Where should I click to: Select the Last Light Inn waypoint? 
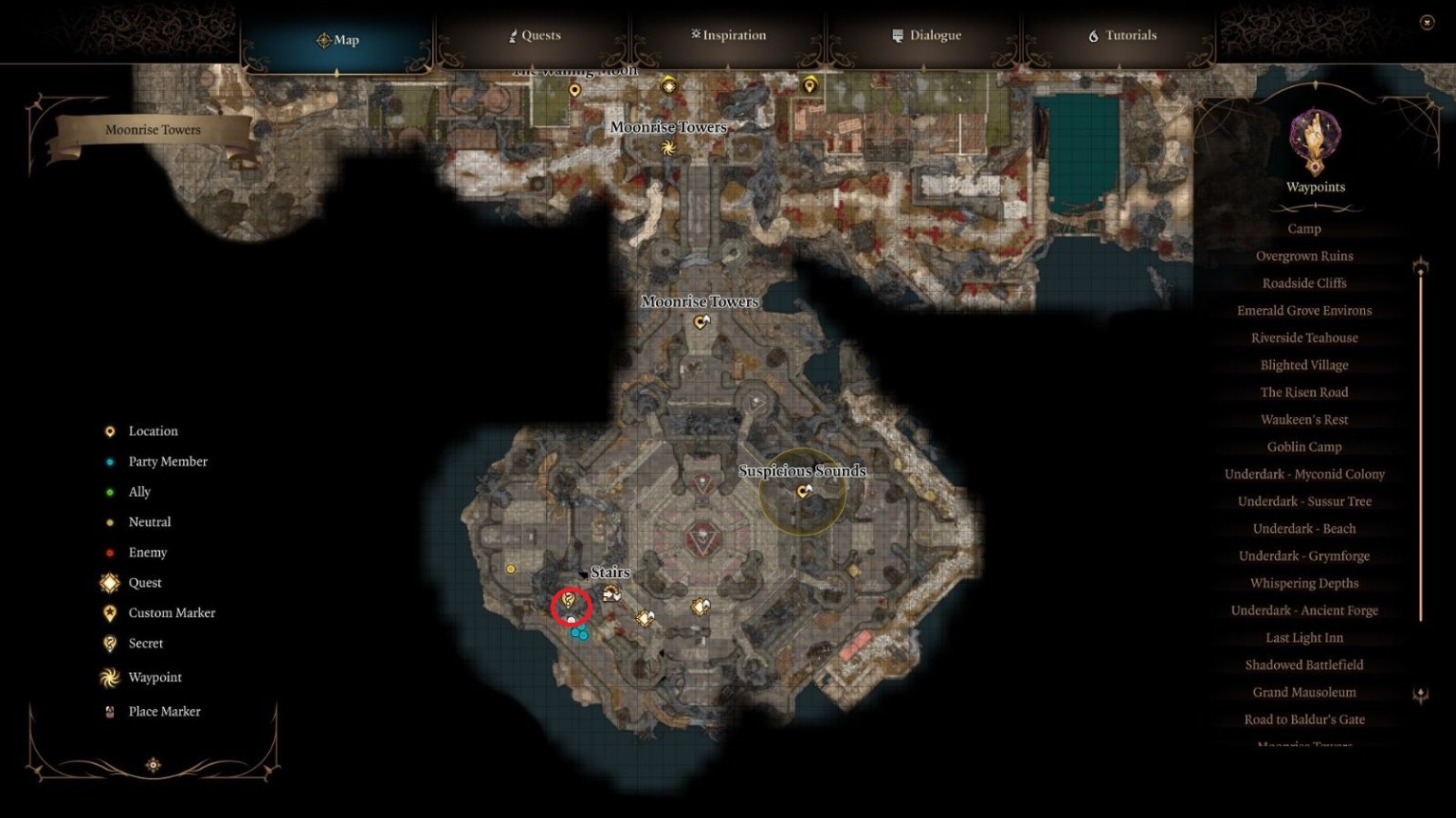point(1303,637)
